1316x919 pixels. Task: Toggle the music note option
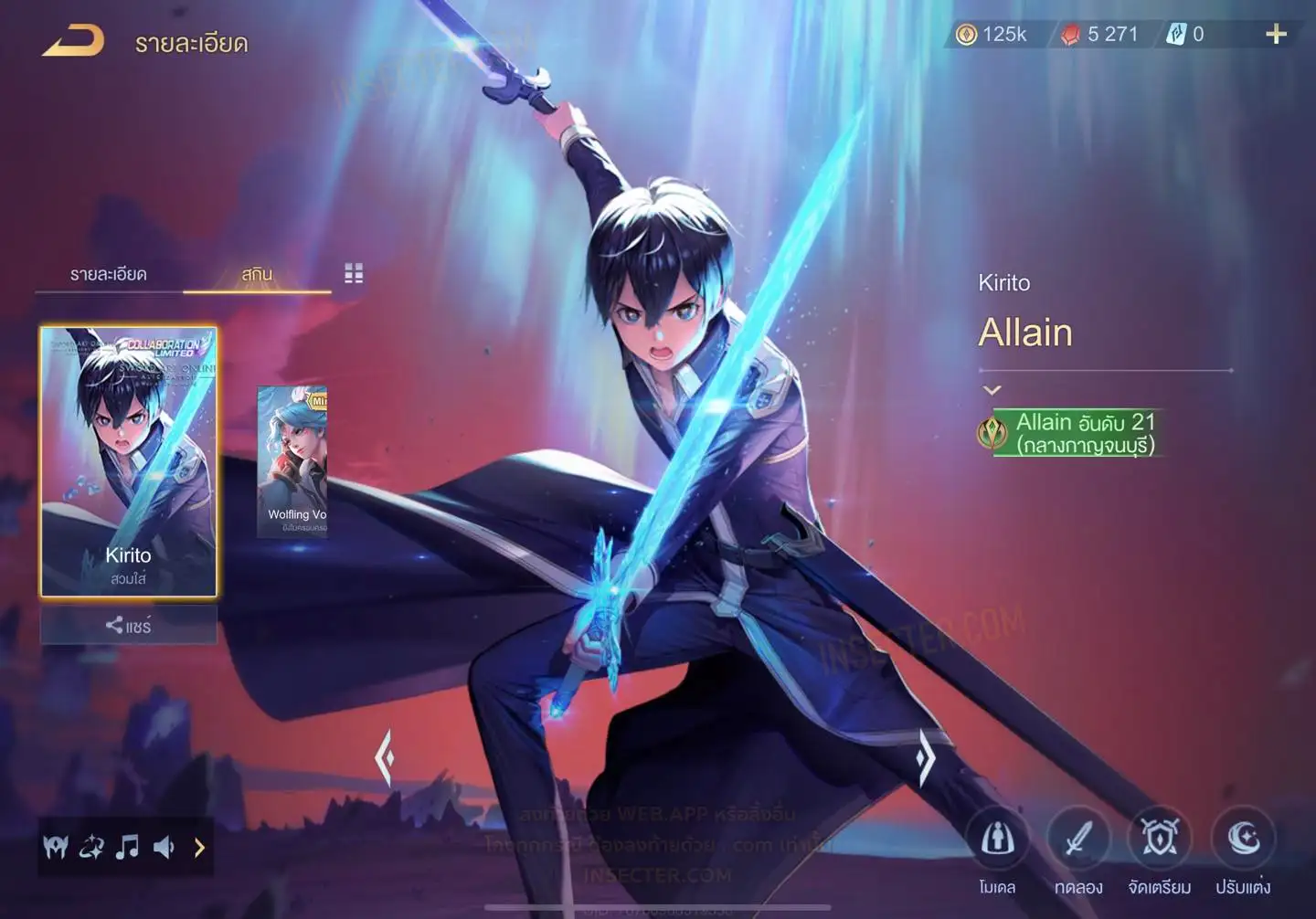pos(127,848)
